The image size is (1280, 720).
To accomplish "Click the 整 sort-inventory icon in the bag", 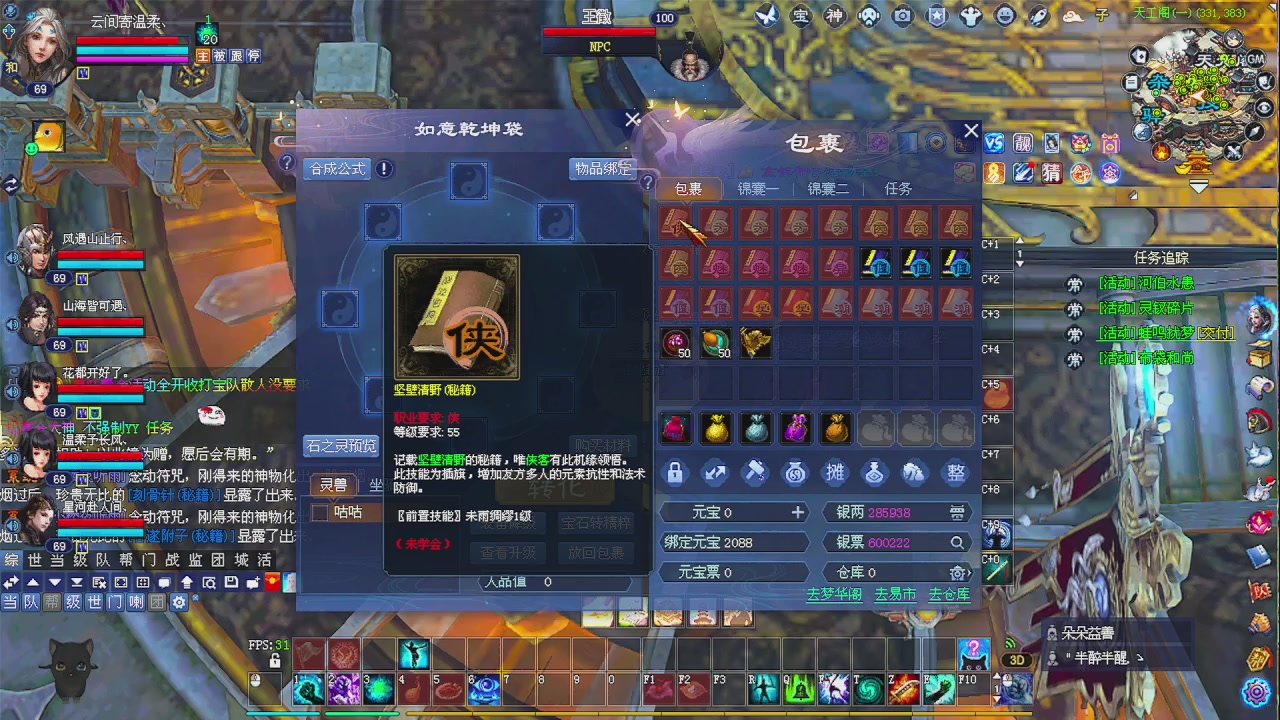I will 955,473.
